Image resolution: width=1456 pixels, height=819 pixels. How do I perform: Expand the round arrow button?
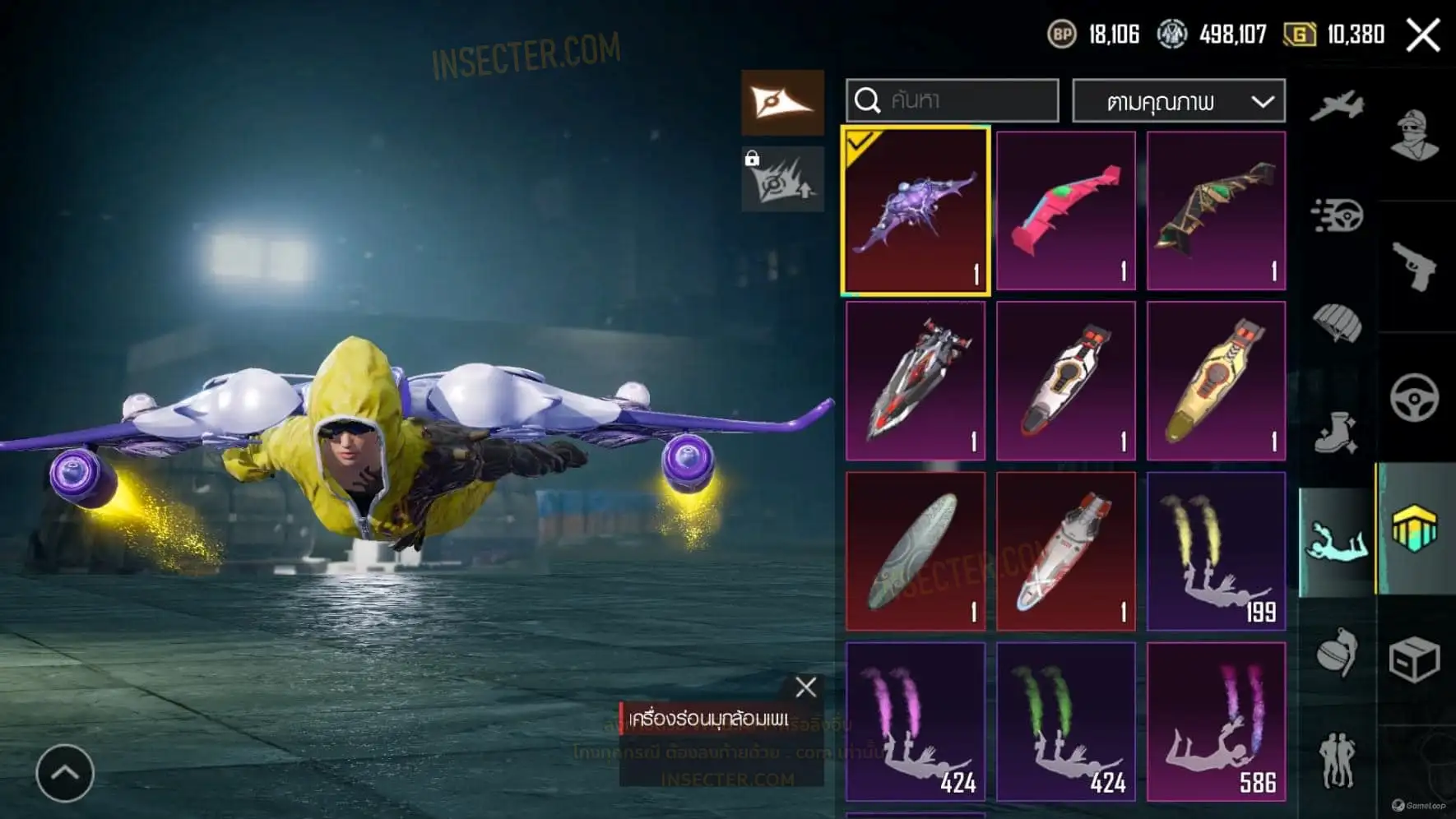(65, 773)
